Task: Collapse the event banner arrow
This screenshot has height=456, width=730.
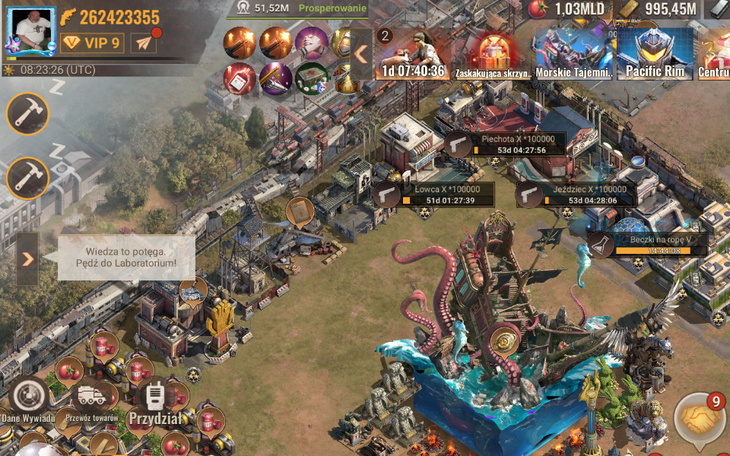Action: (x=360, y=53)
